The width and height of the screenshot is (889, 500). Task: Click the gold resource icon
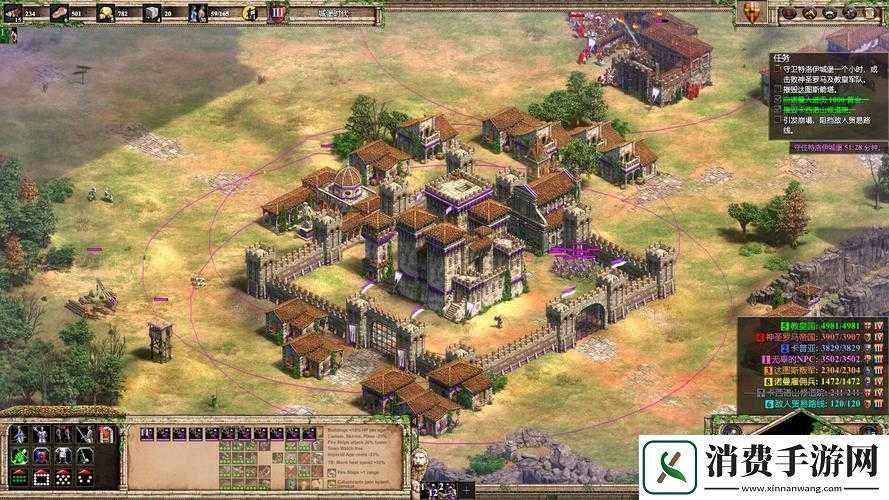click(105, 14)
